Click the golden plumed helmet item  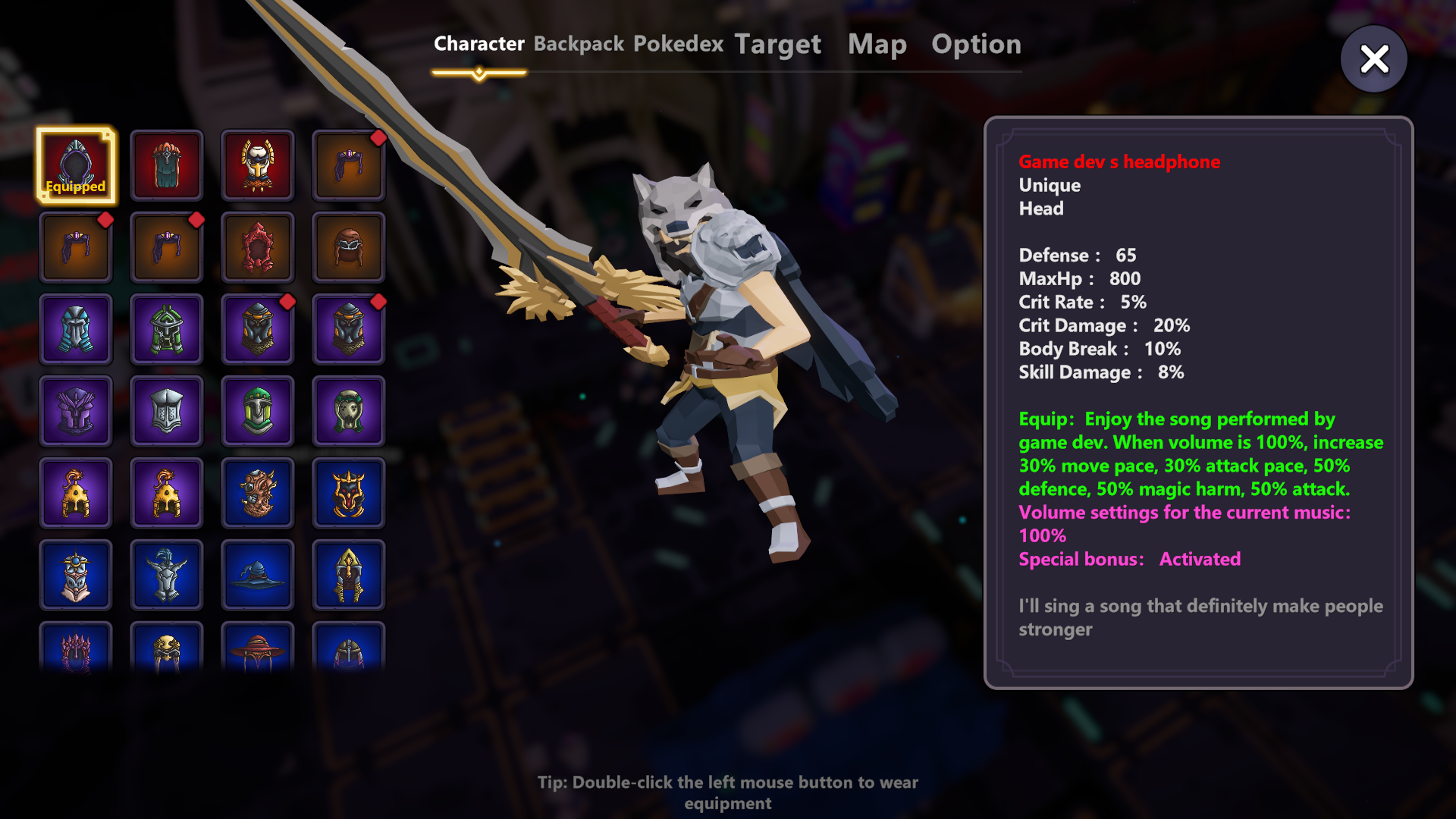pos(76,492)
